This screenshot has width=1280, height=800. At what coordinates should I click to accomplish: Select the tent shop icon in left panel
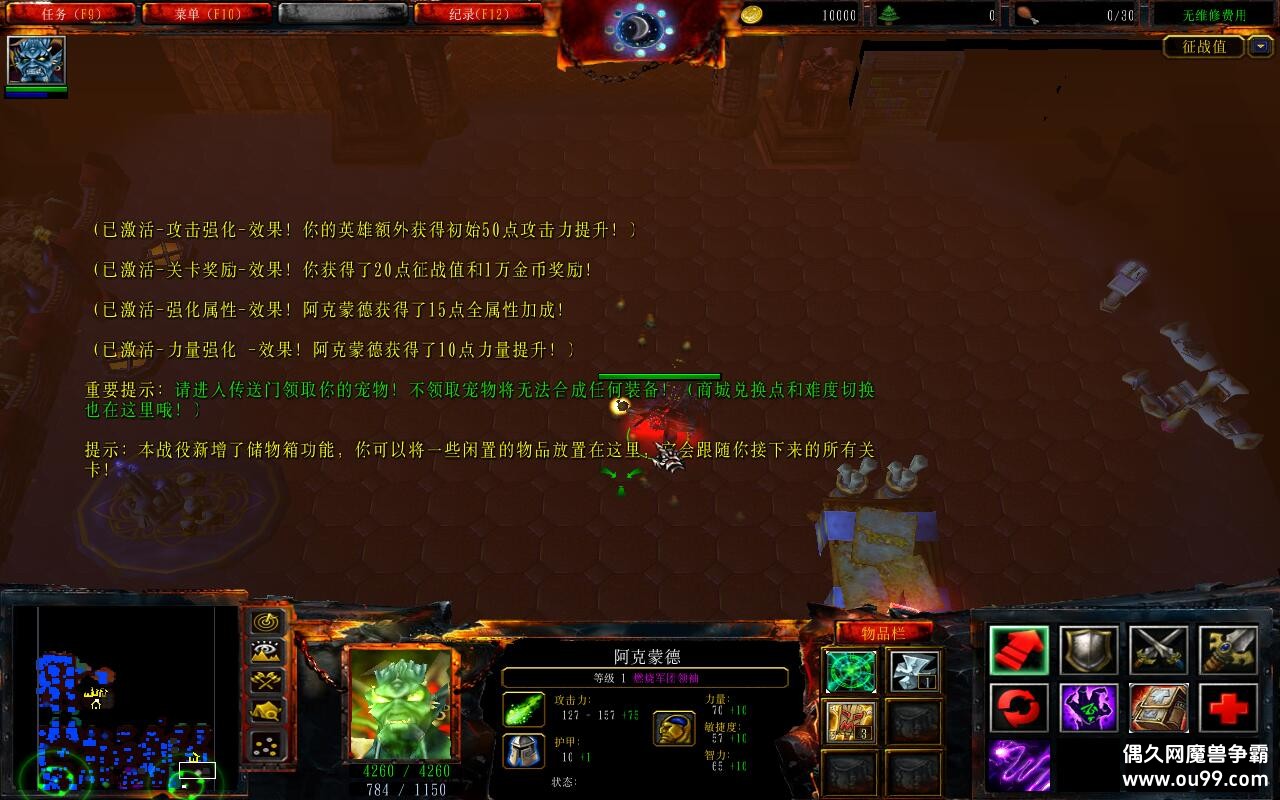264,712
